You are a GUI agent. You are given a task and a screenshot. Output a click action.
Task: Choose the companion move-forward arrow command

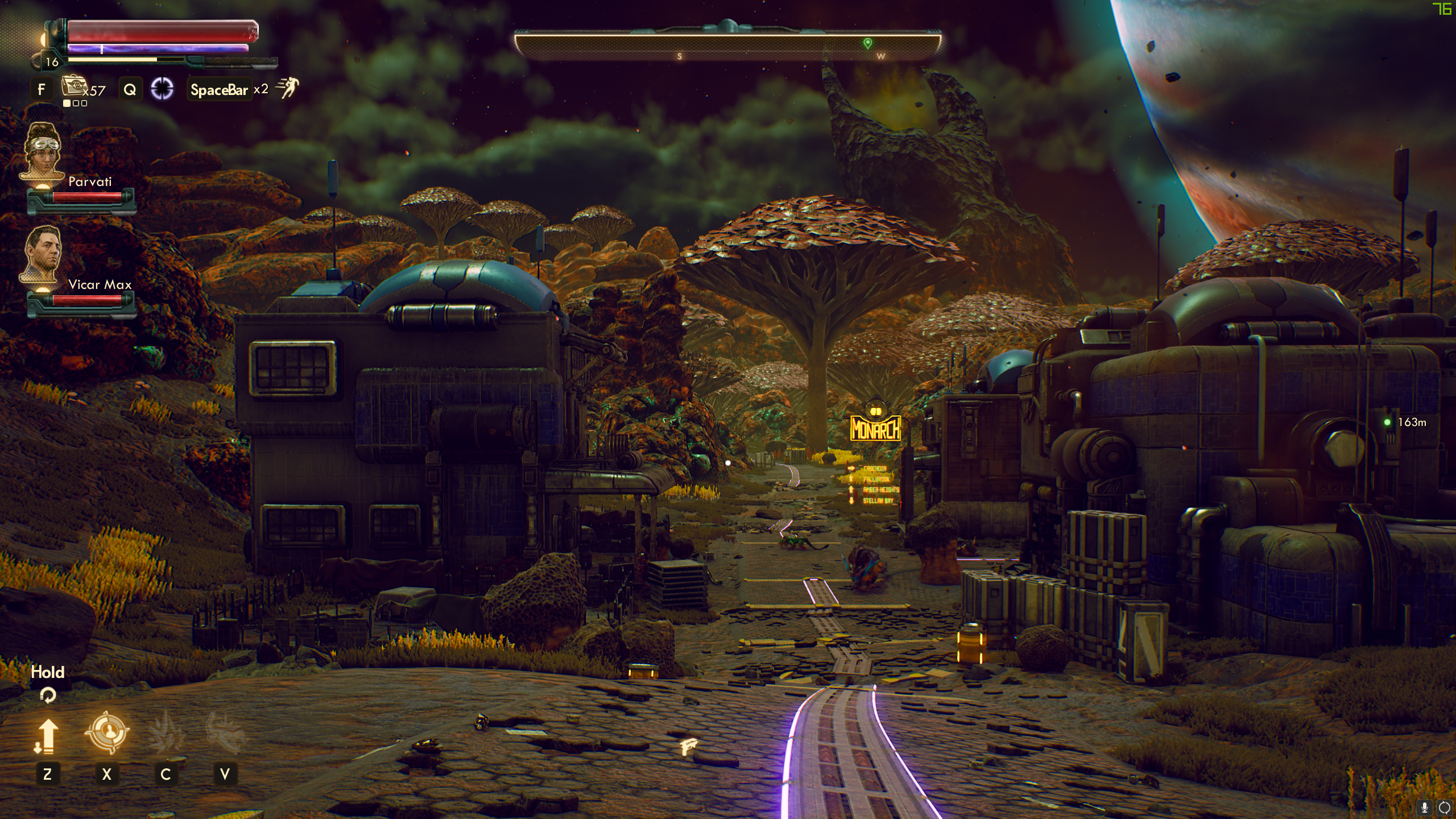47,735
